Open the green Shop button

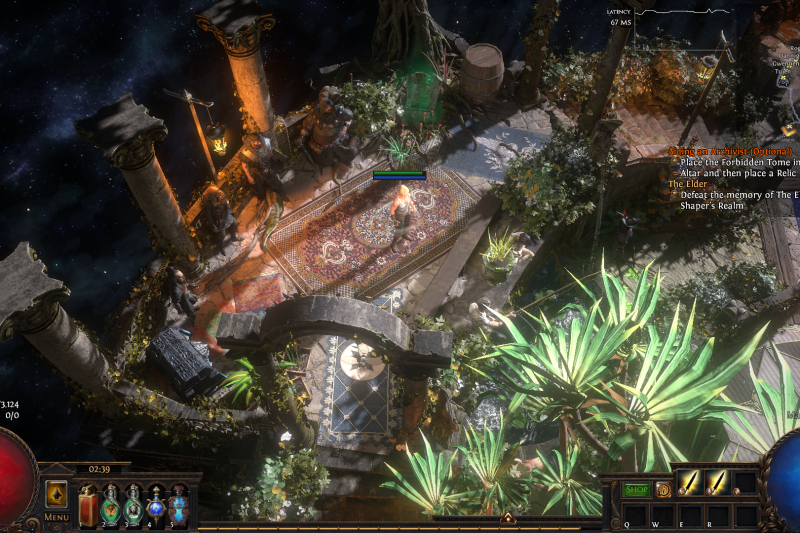click(x=636, y=490)
